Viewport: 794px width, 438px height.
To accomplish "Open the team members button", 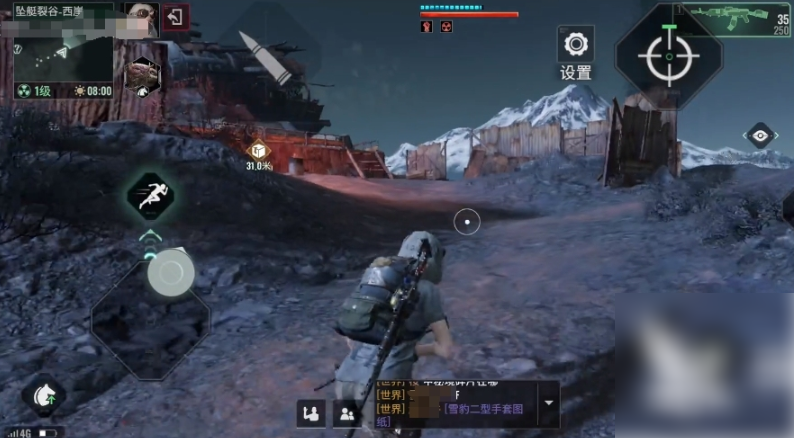I will (x=347, y=413).
